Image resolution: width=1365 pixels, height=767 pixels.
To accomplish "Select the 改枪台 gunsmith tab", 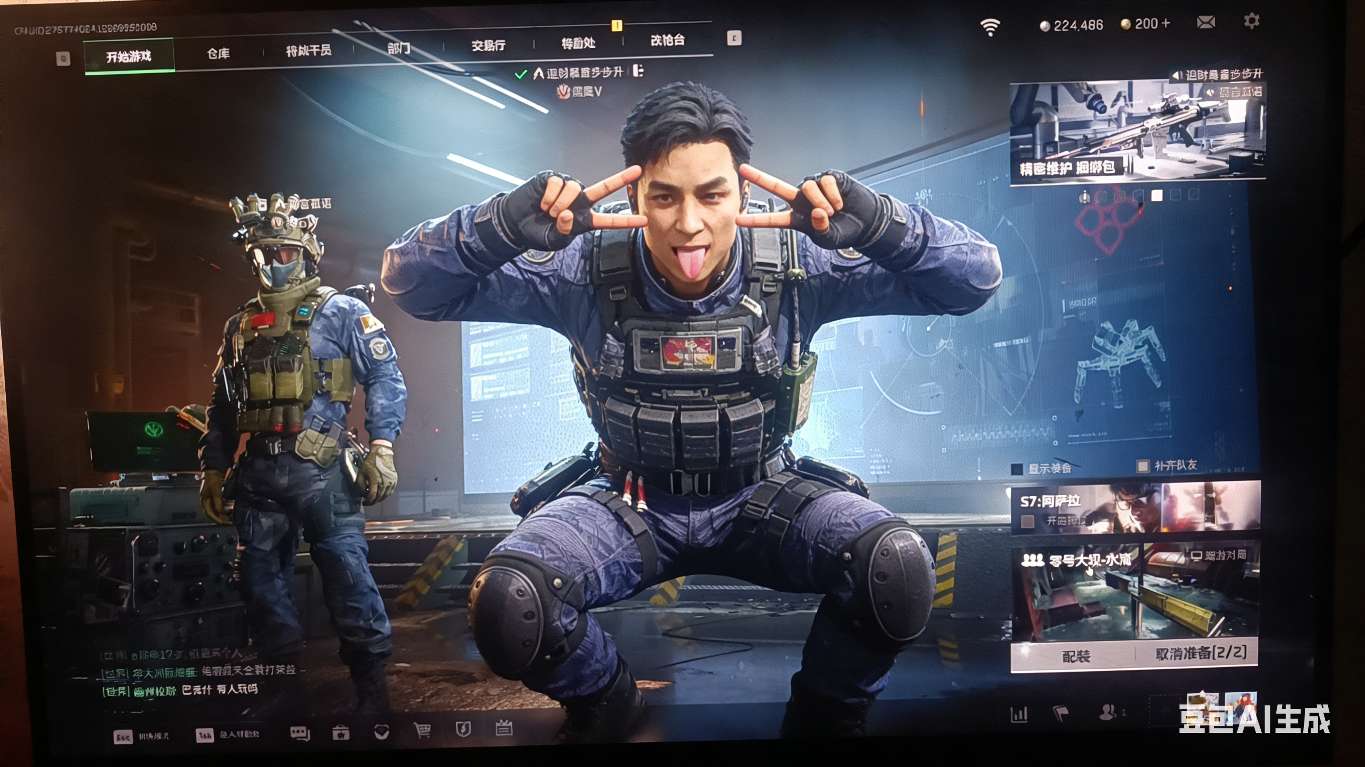I will coord(667,41).
